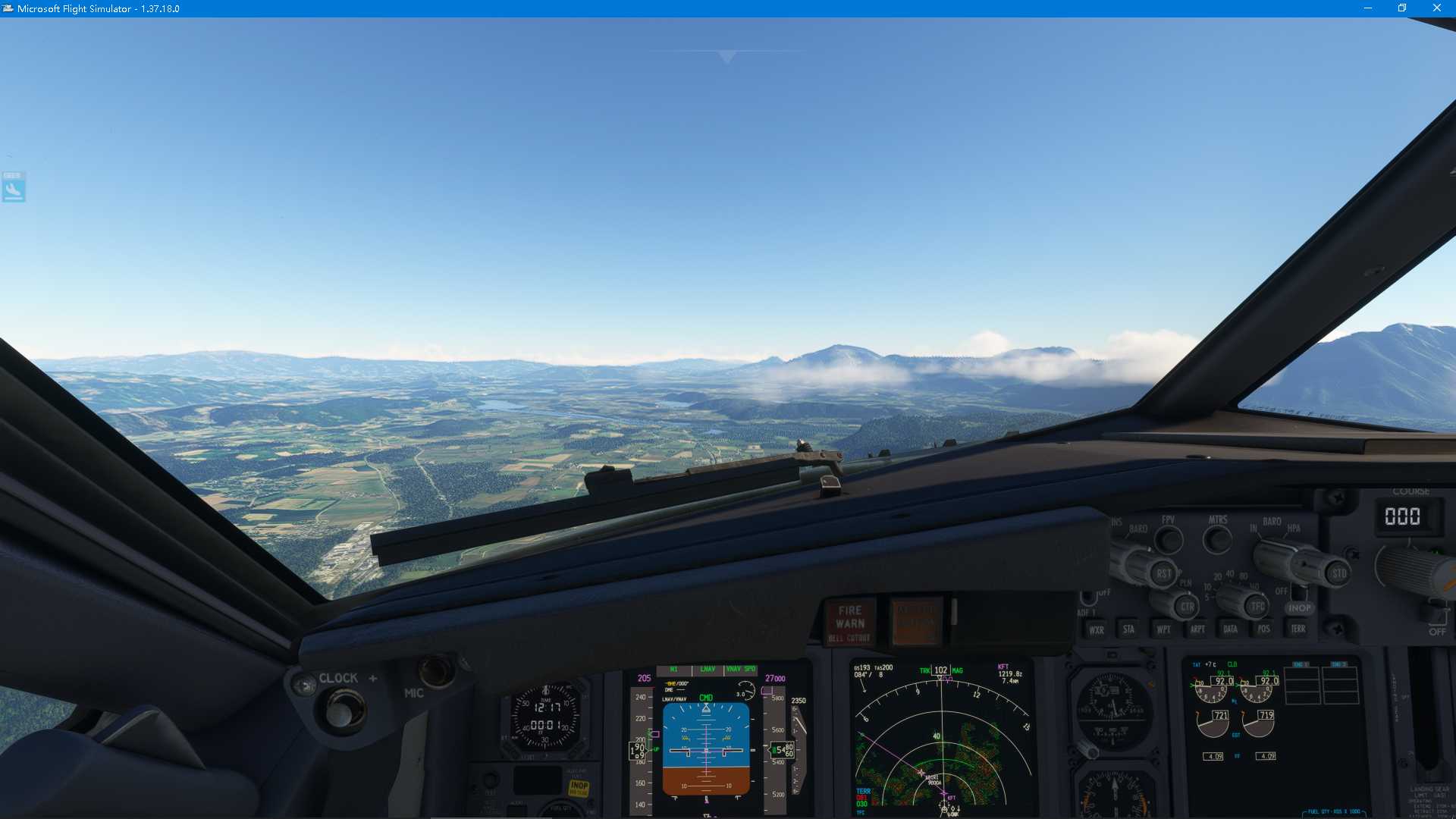Toggle the MTRS meters display button
The image size is (1456, 819).
(x=1218, y=538)
